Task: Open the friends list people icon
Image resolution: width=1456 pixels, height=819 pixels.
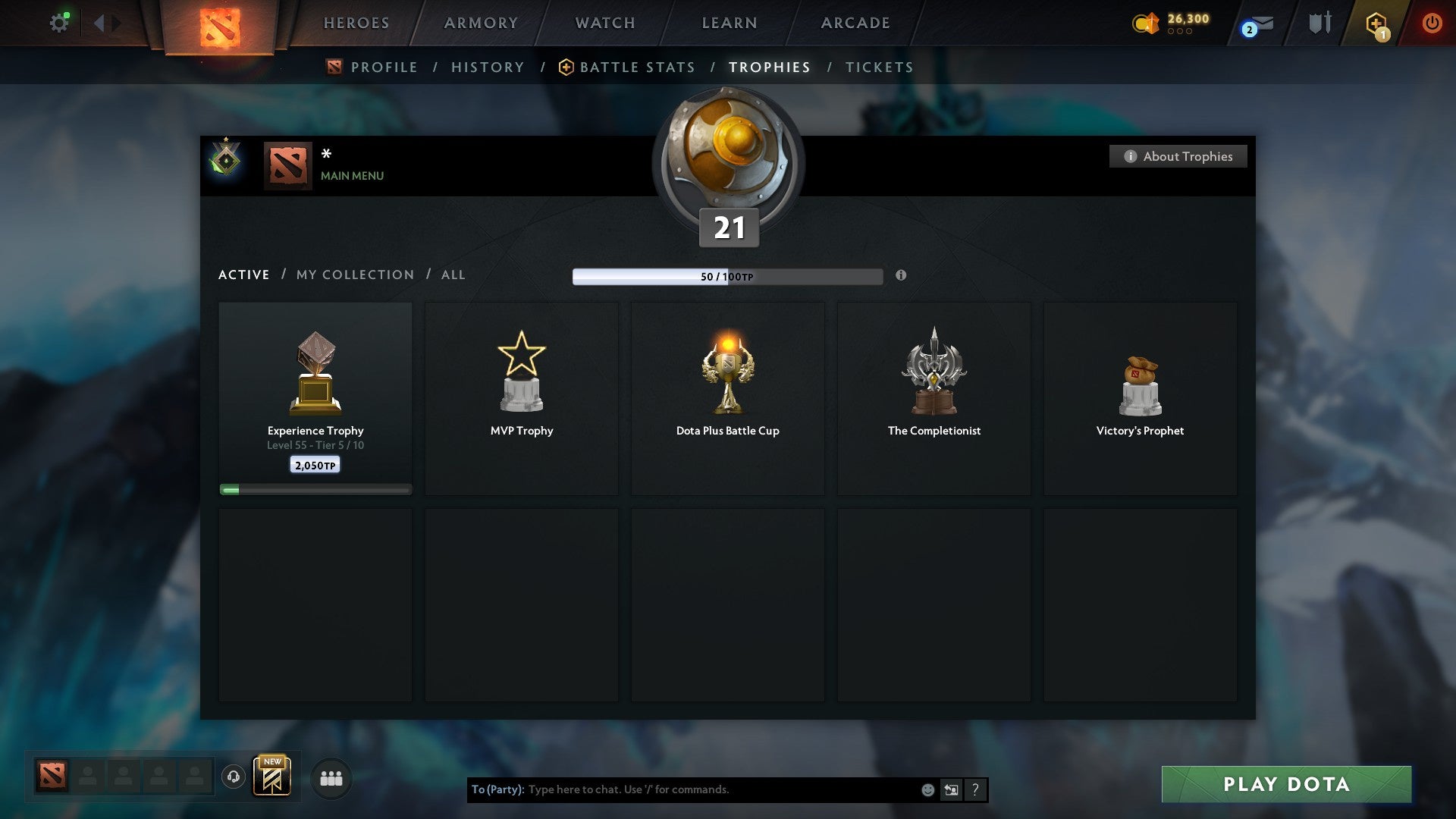Action: 331,777
